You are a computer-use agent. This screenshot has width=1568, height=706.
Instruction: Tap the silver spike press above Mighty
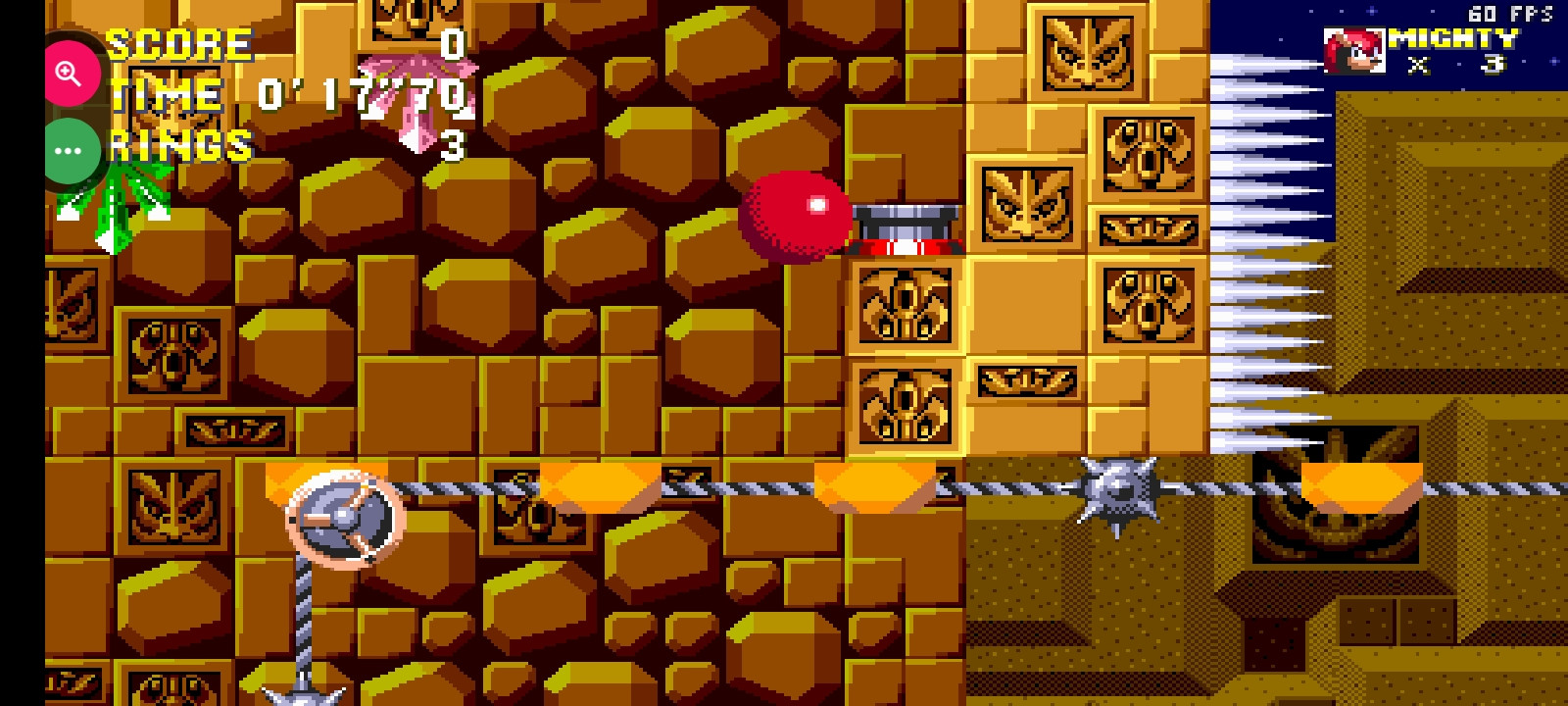tap(908, 226)
